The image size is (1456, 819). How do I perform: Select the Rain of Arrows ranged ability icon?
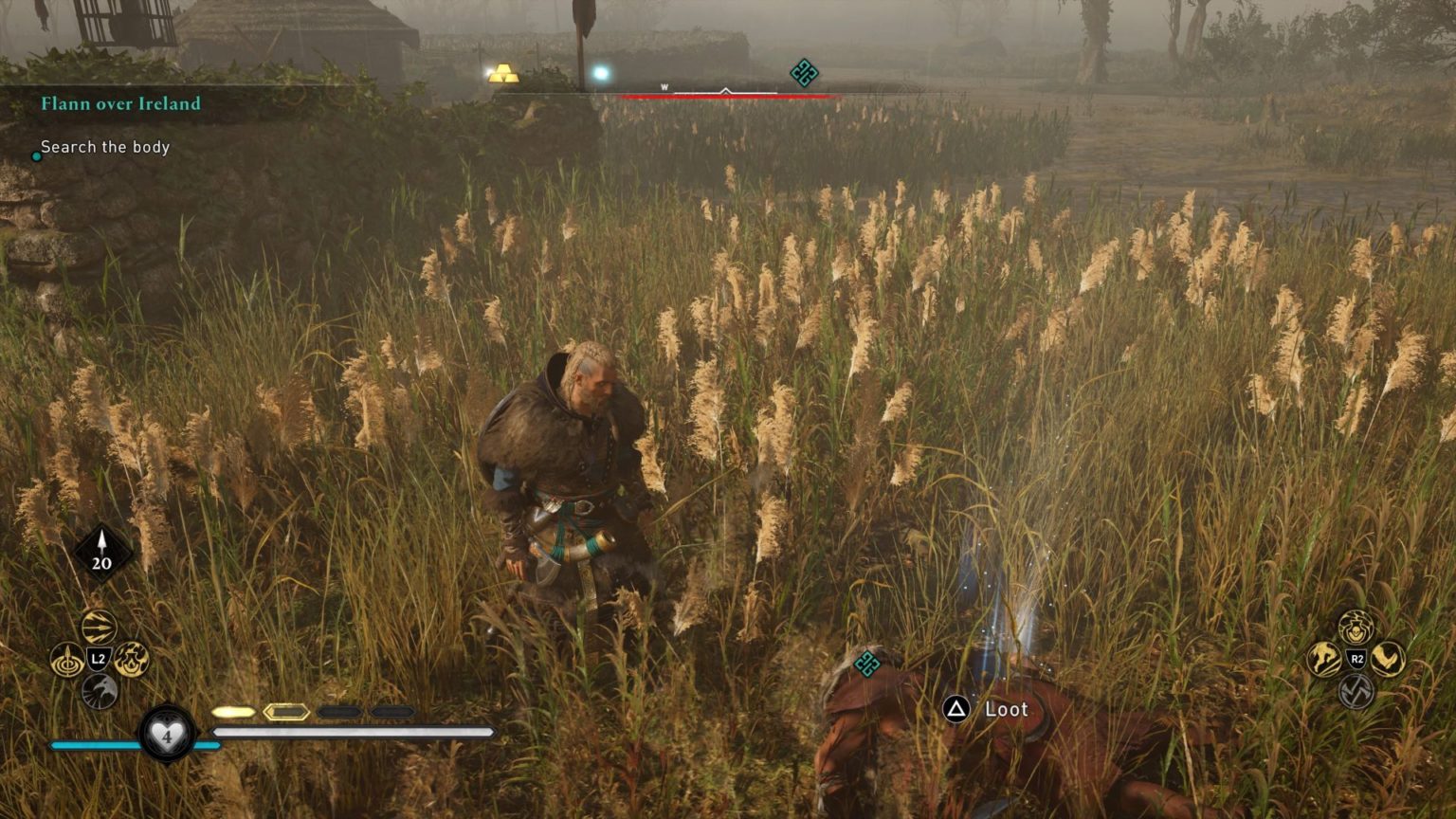[x=100, y=627]
